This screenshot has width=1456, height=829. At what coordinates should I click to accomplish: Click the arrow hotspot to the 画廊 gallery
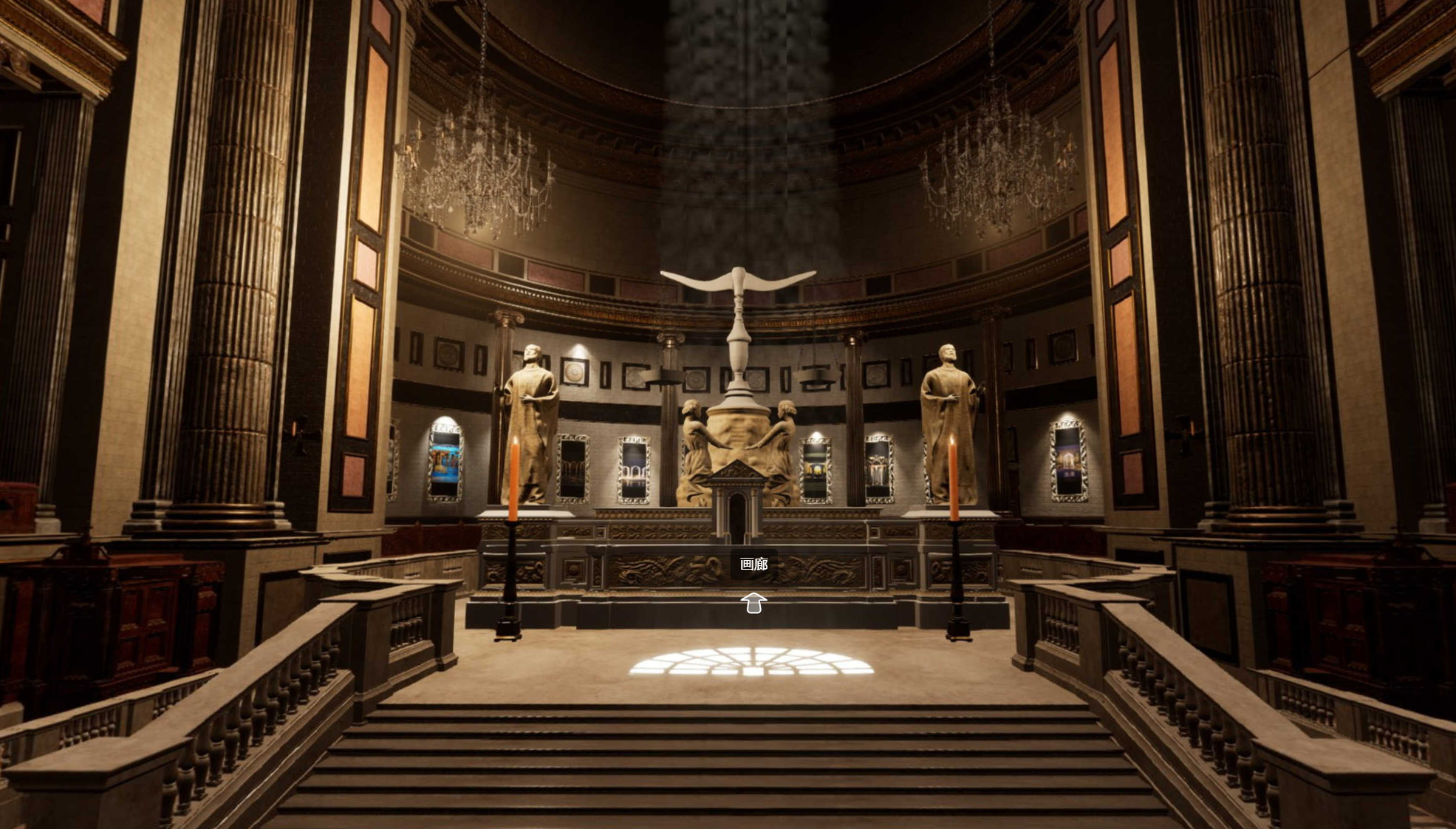click(x=753, y=603)
